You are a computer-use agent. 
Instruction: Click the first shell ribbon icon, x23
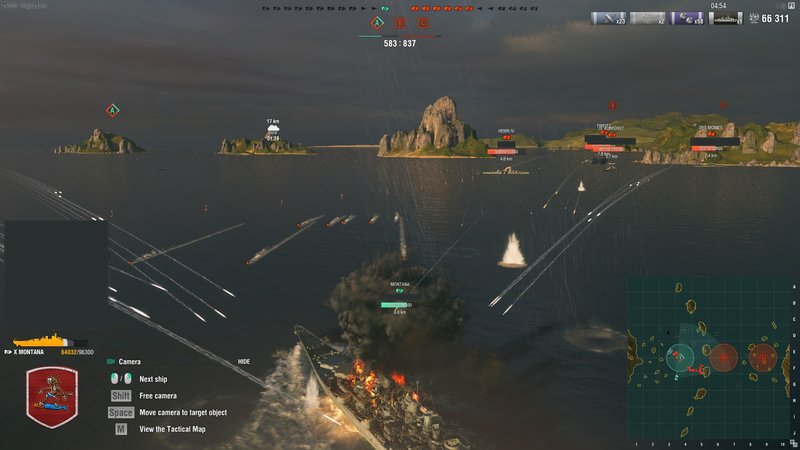607,18
